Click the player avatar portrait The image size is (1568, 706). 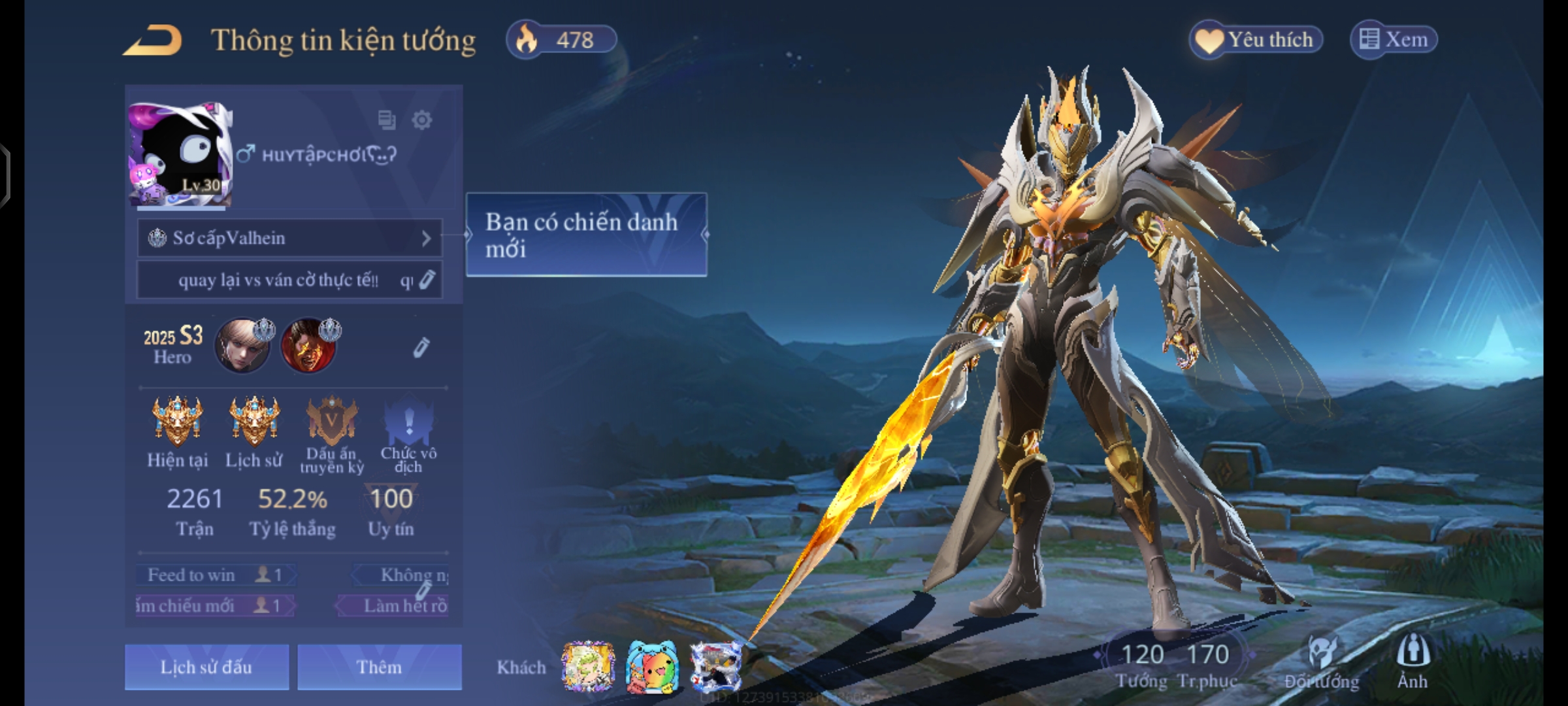[180, 155]
